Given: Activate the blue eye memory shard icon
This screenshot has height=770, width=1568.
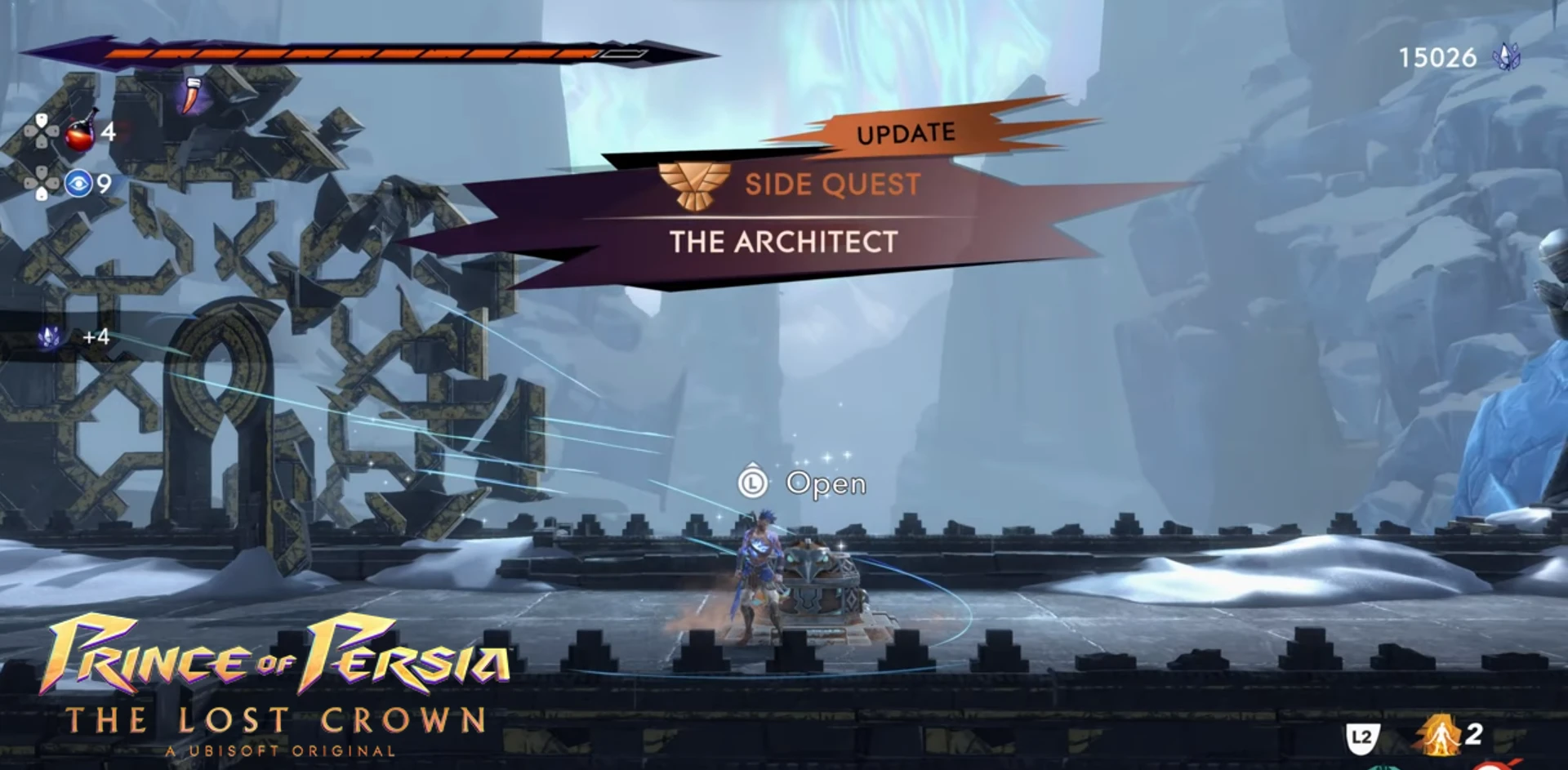Looking at the screenshot, I should coord(78,183).
